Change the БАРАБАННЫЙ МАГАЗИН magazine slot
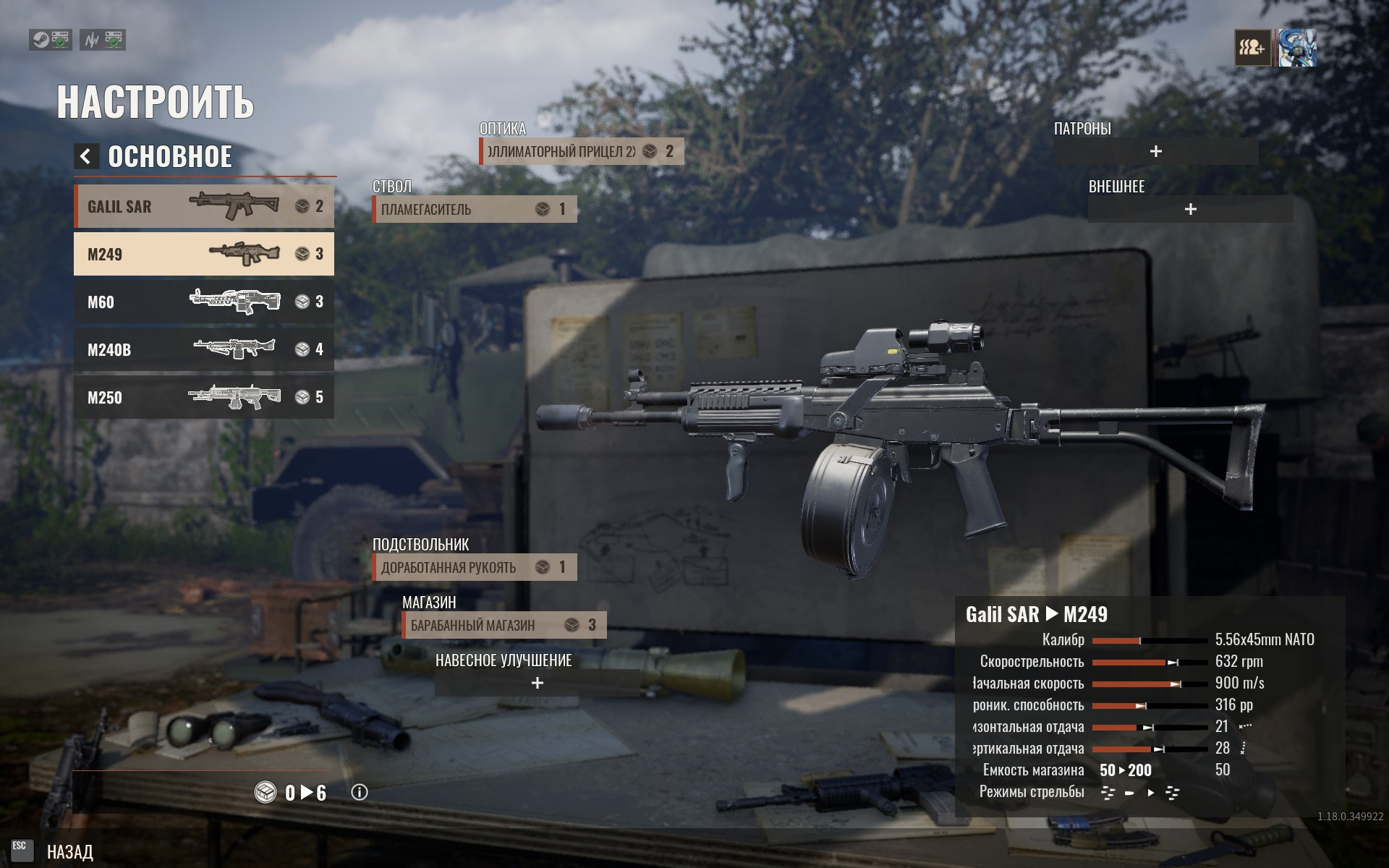1389x868 pixels. [x=504, y=625]
